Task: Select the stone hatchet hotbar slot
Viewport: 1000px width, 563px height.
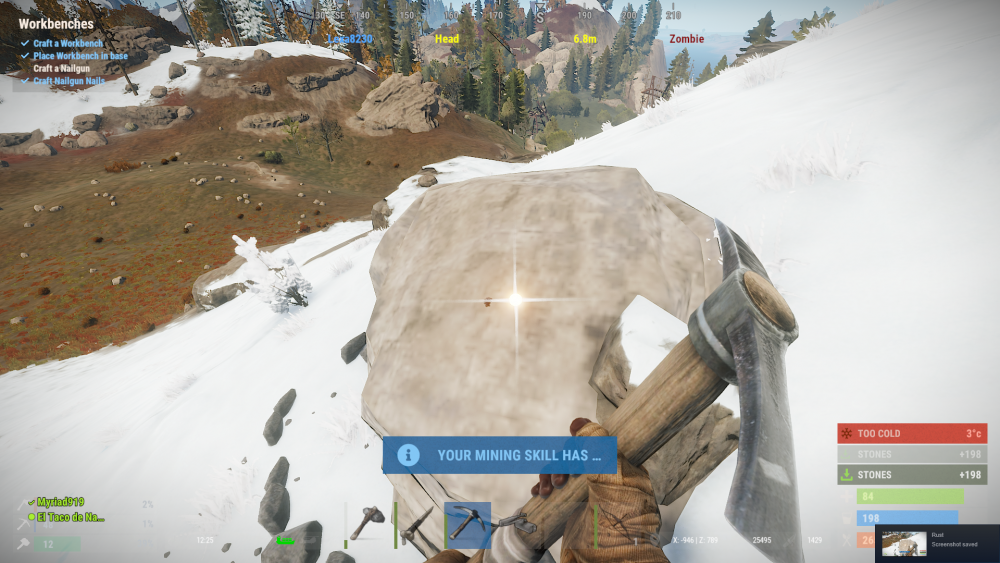Action: [368, 522]
